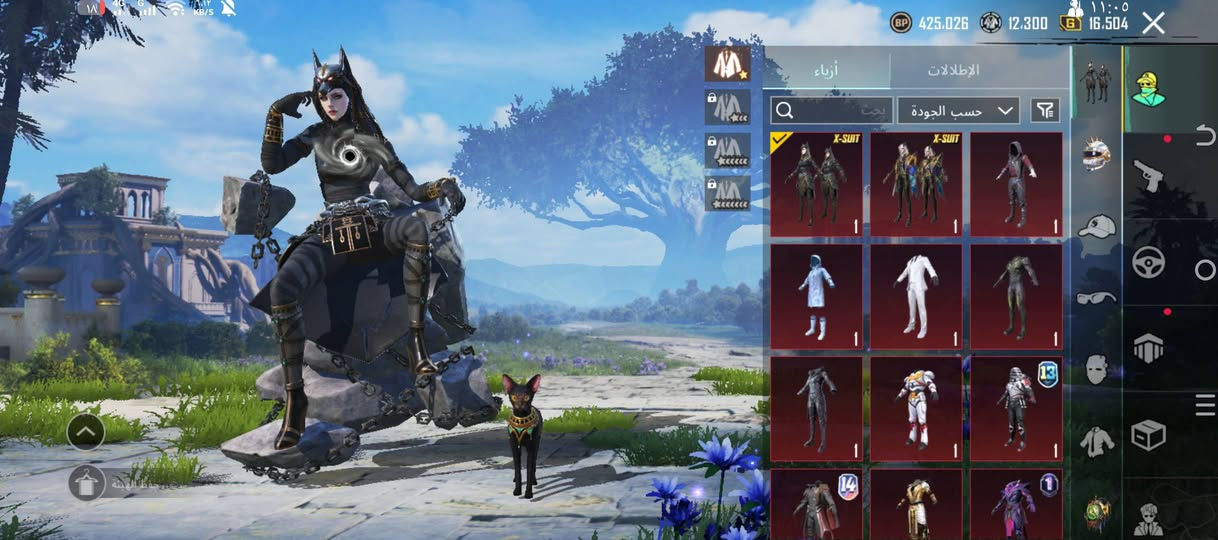The image size is (1218, 540).
Task: Select the red hooded outfit
Action: point(1016,184)
